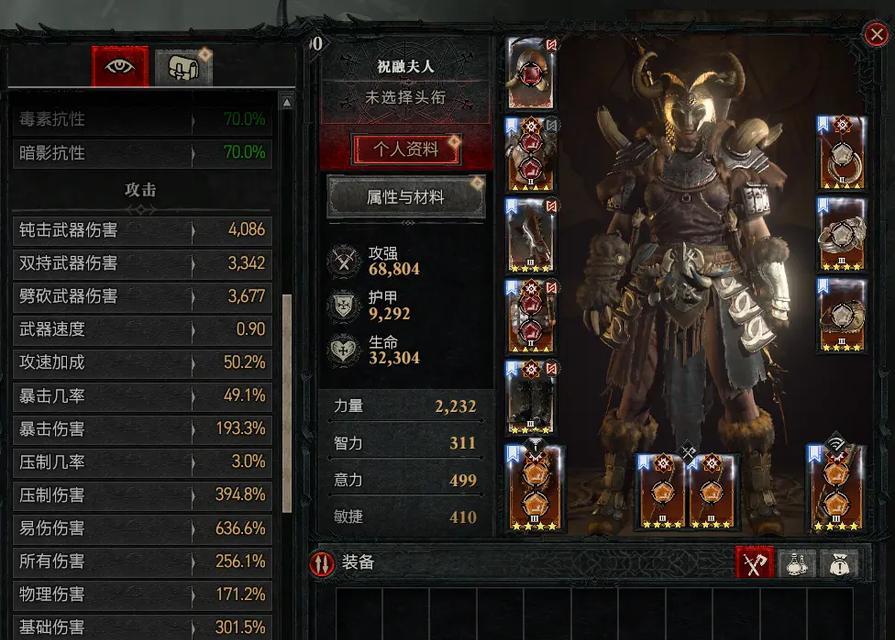
Task: Open the potions consumables inventory tab
Action: pyautogui.click(x=797, y=563)
